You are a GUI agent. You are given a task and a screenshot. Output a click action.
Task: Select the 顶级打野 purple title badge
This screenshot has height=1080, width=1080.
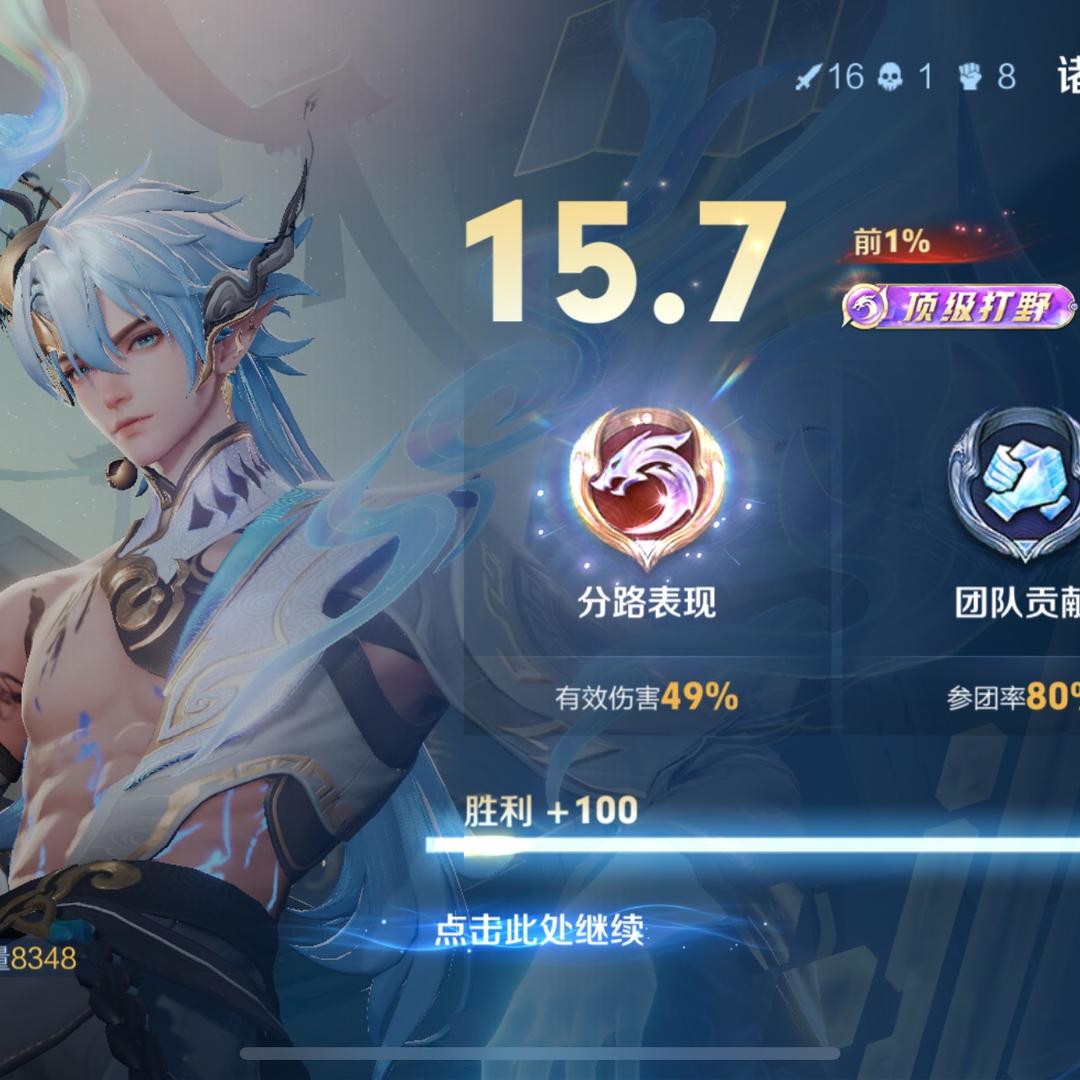958,307
